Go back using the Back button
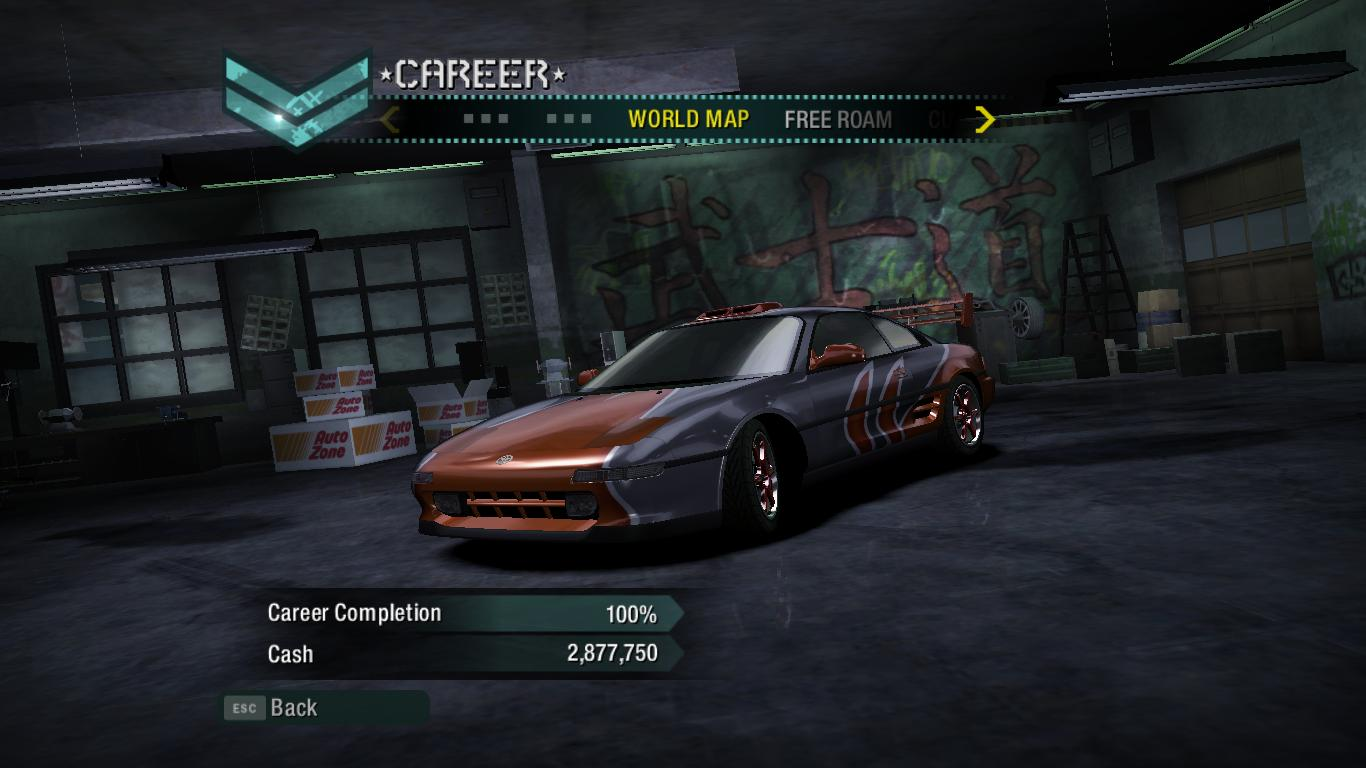Viewport: 1366px width, 768px height. point(292,708)
